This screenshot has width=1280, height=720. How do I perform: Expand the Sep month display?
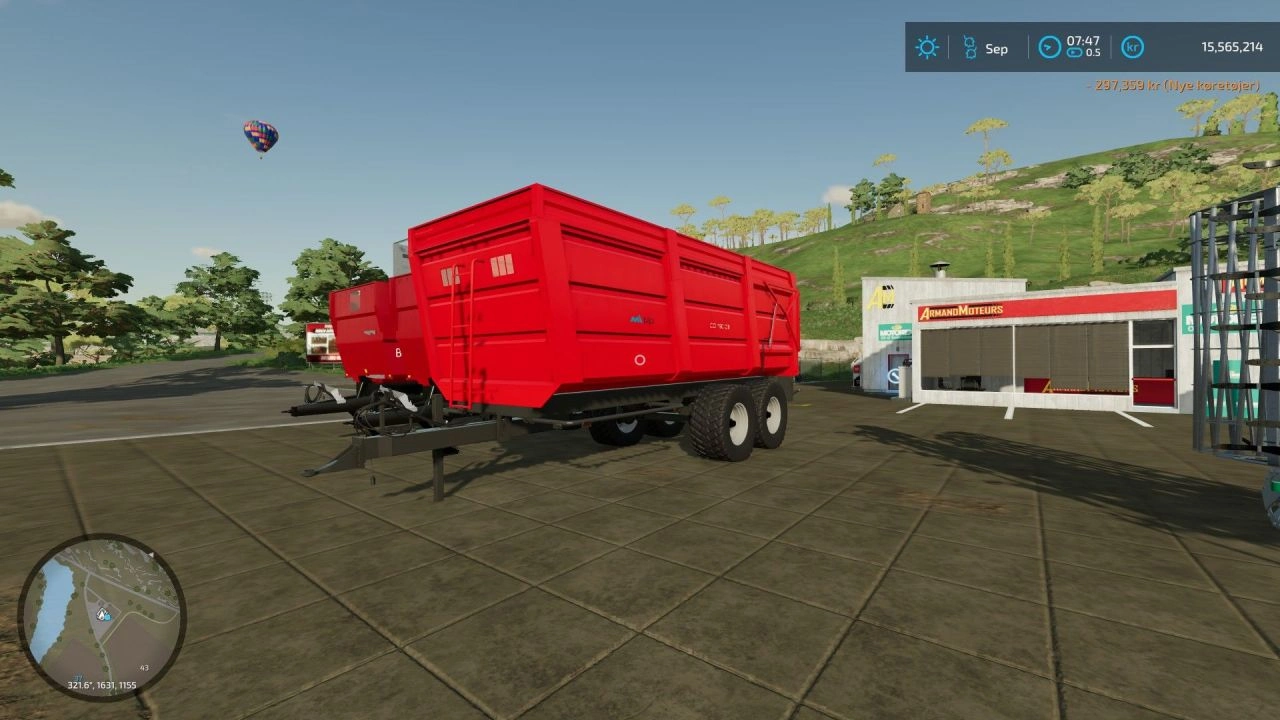[x=996, y=47]
